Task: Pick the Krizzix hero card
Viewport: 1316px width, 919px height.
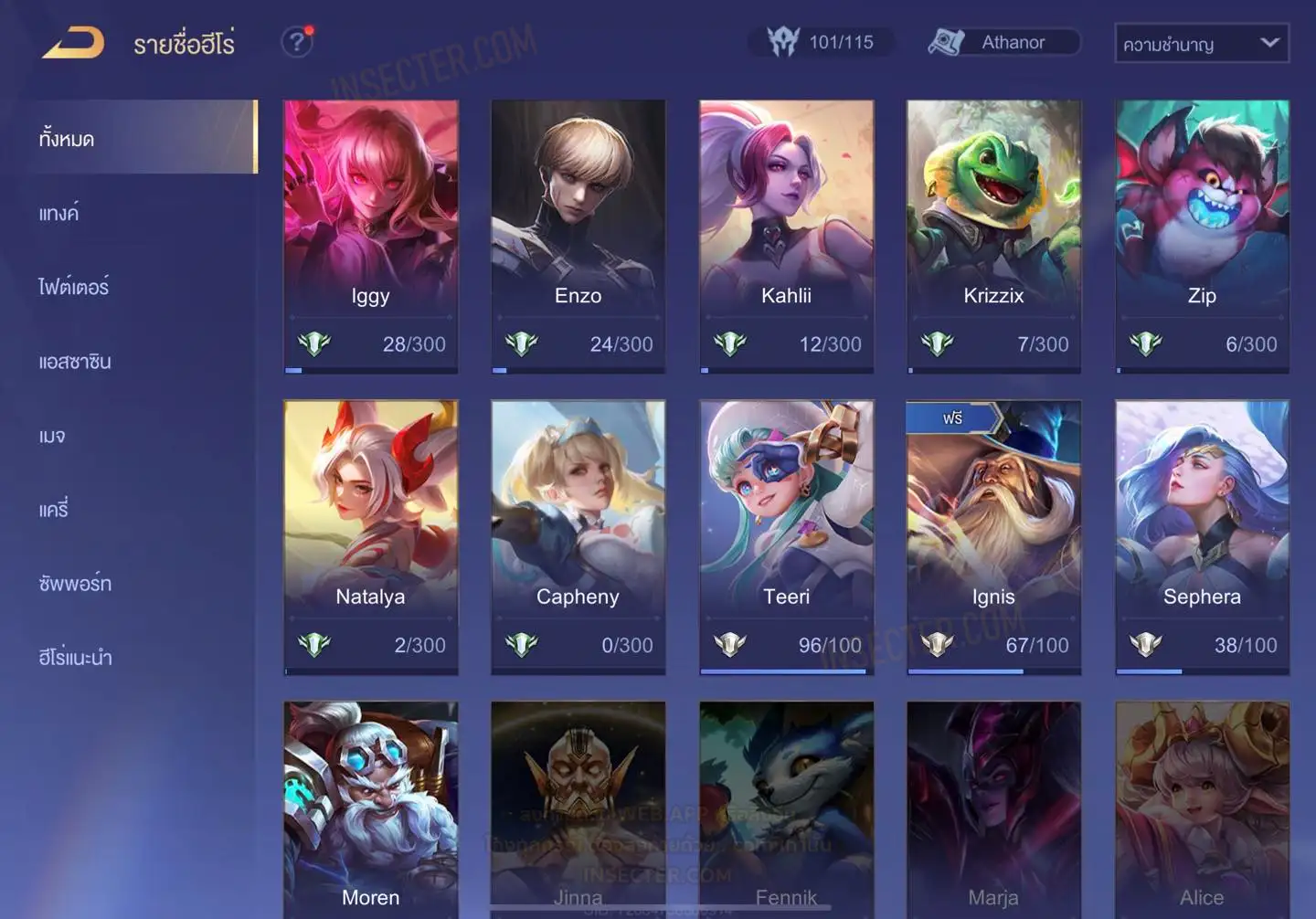Action: click(993, 236)
